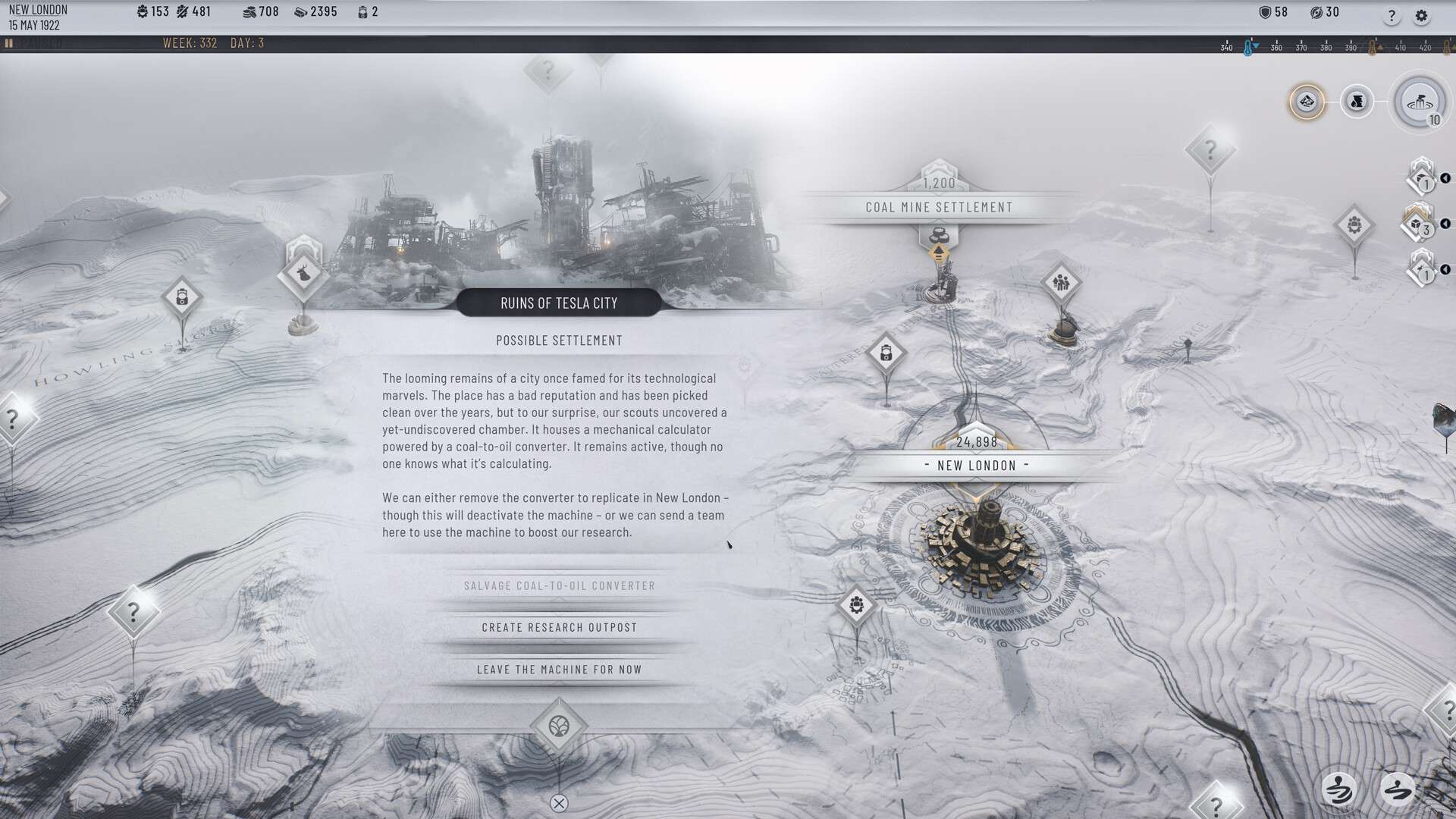Choose Create Research Outpost option

pos(559,628)
